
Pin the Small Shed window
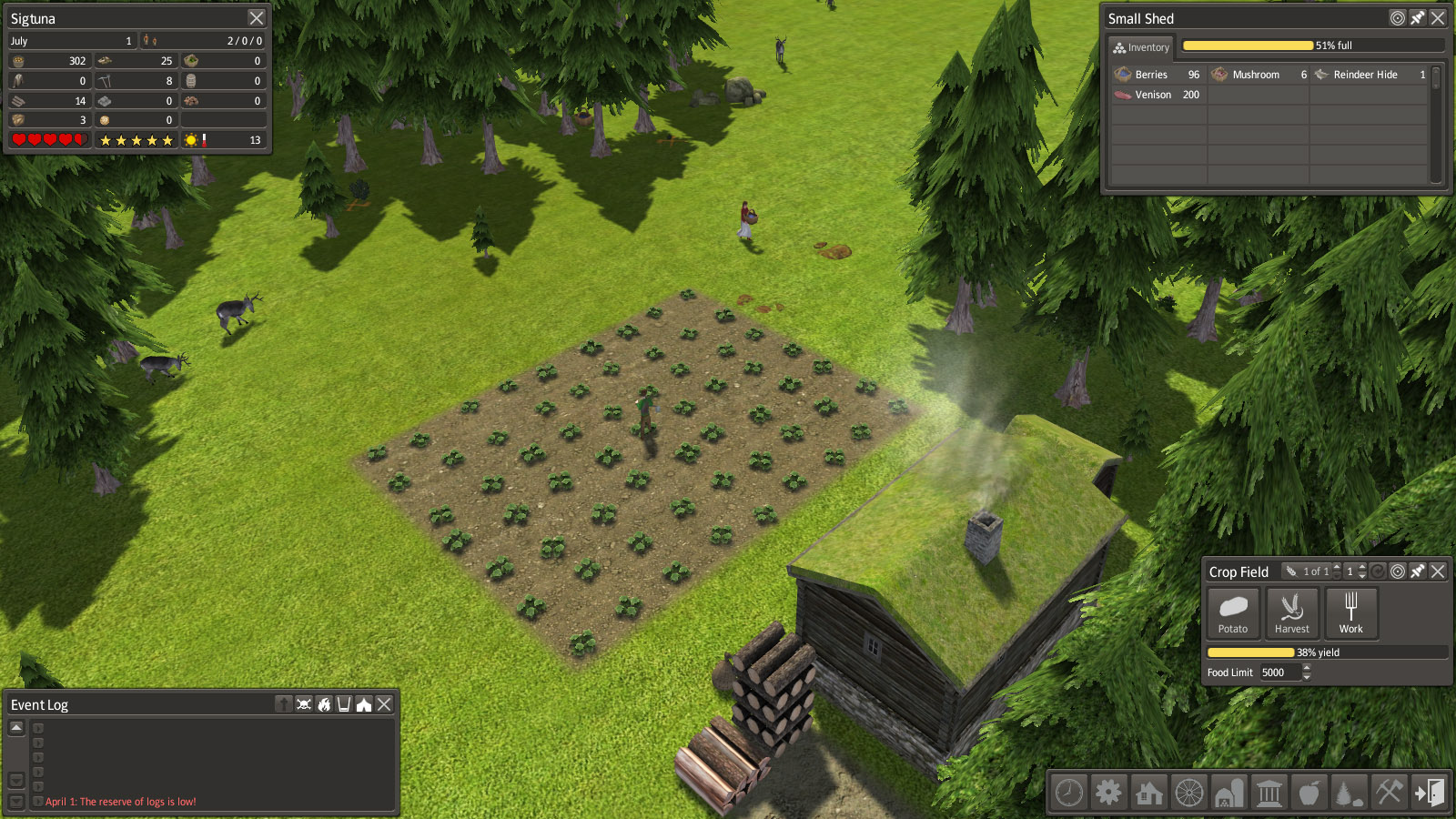[x=1418, y=18]
